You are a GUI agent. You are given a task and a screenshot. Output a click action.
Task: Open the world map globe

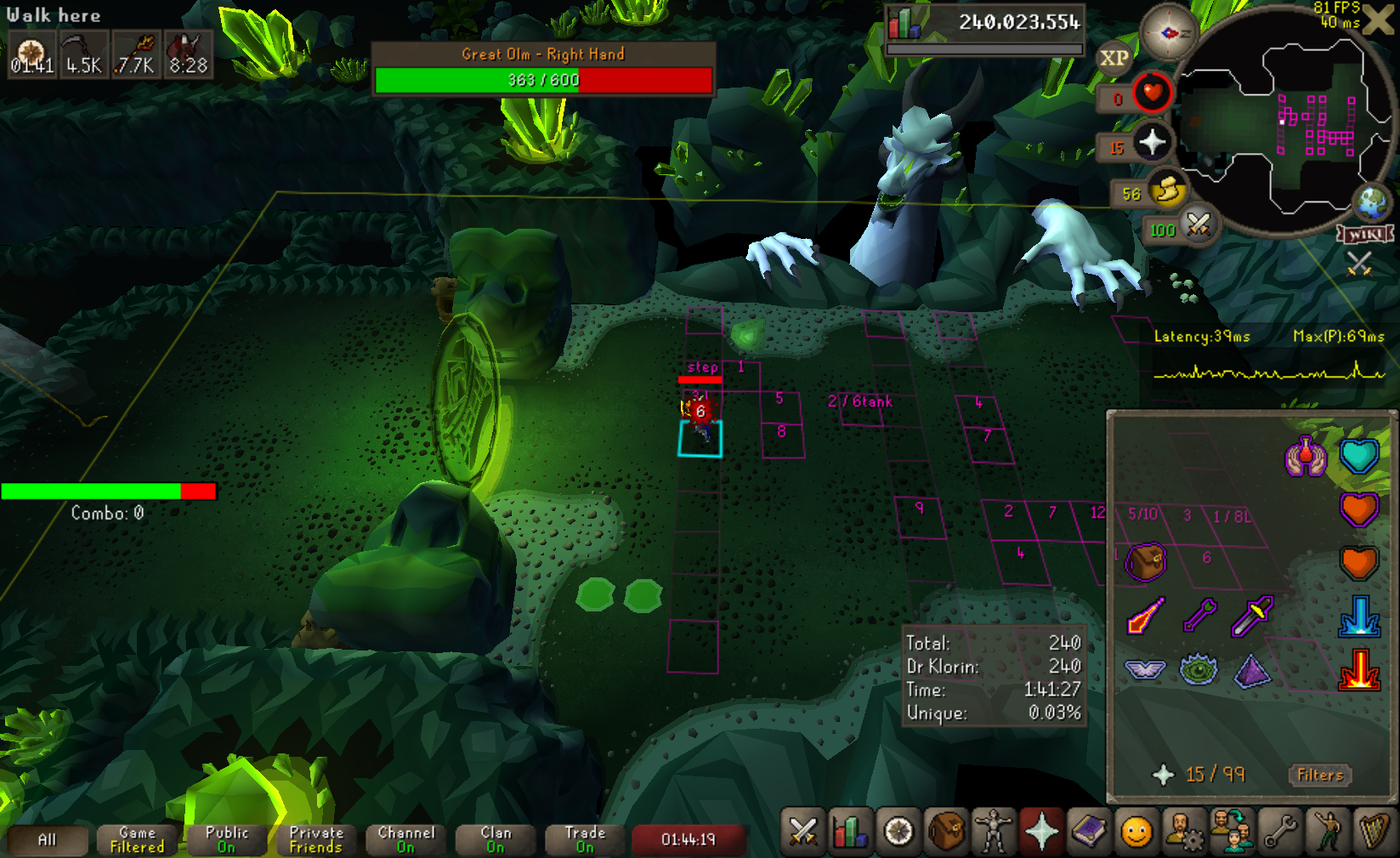[x=1372, y=202]
